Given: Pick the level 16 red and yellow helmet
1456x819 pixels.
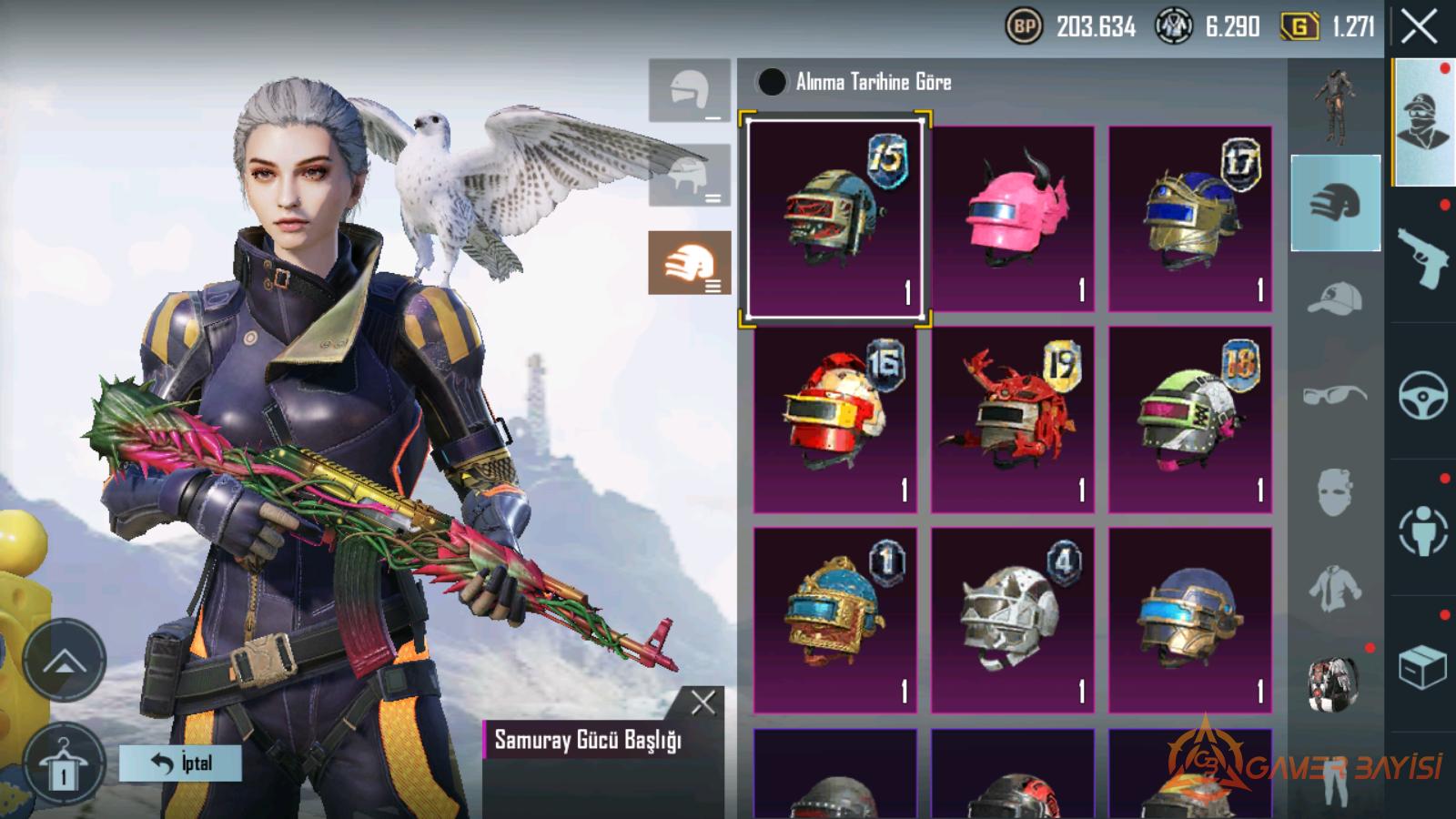Looking at the screenshot, I should (834, 420).
